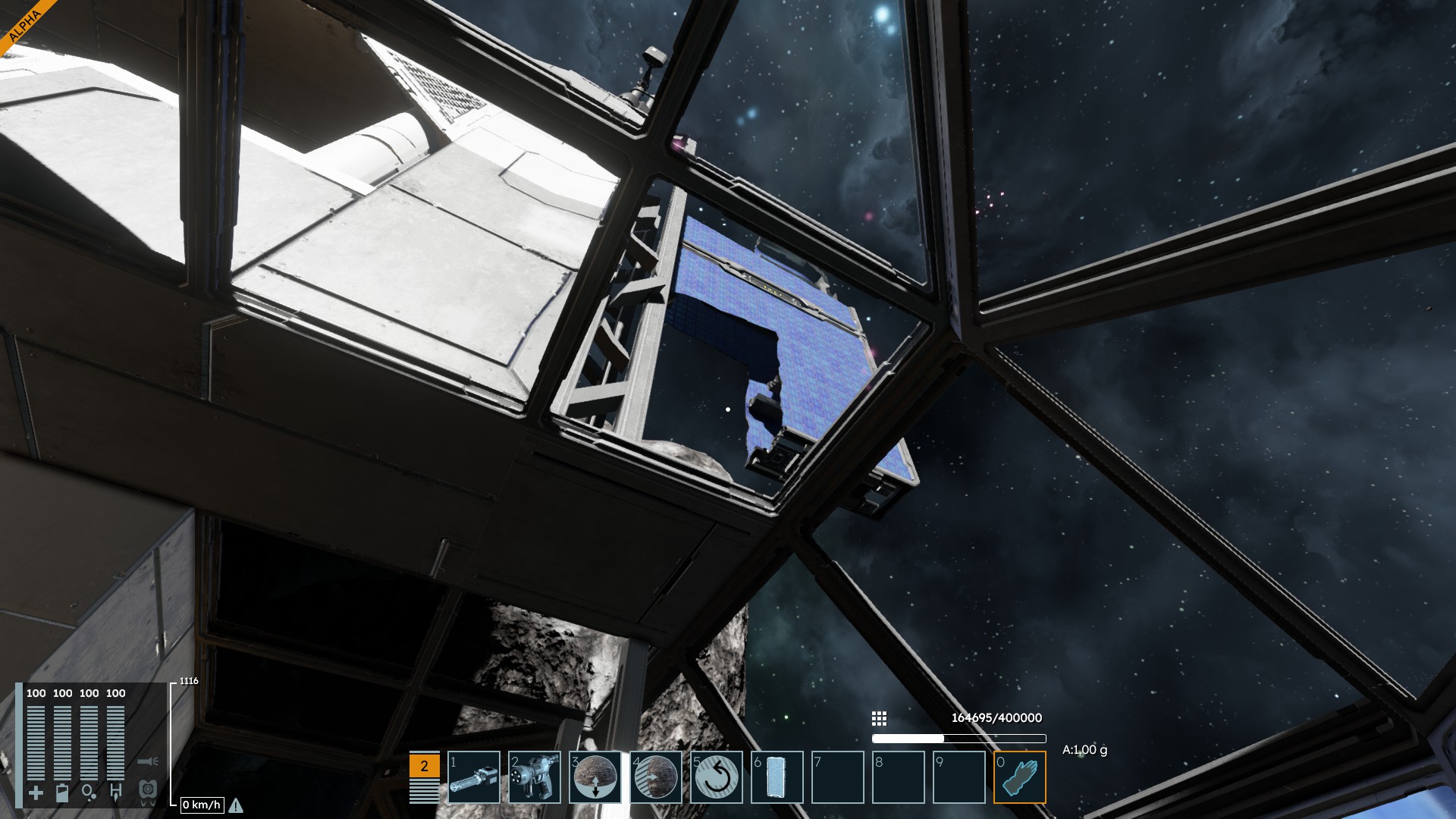
Task: Select the glove hand slot 0
Action: (x=1020, y=777)
